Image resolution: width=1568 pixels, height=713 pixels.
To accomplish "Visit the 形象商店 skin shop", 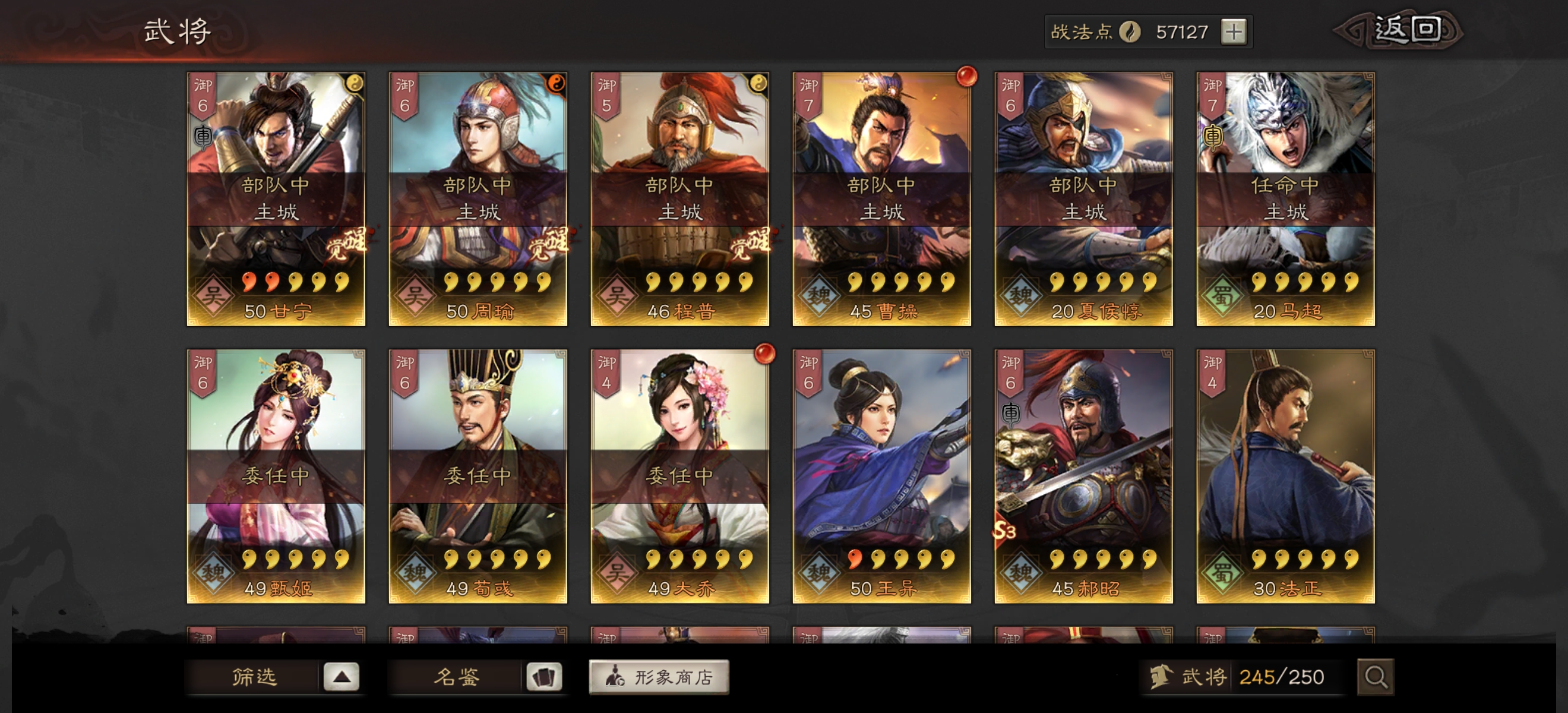I will coord(659,677).
